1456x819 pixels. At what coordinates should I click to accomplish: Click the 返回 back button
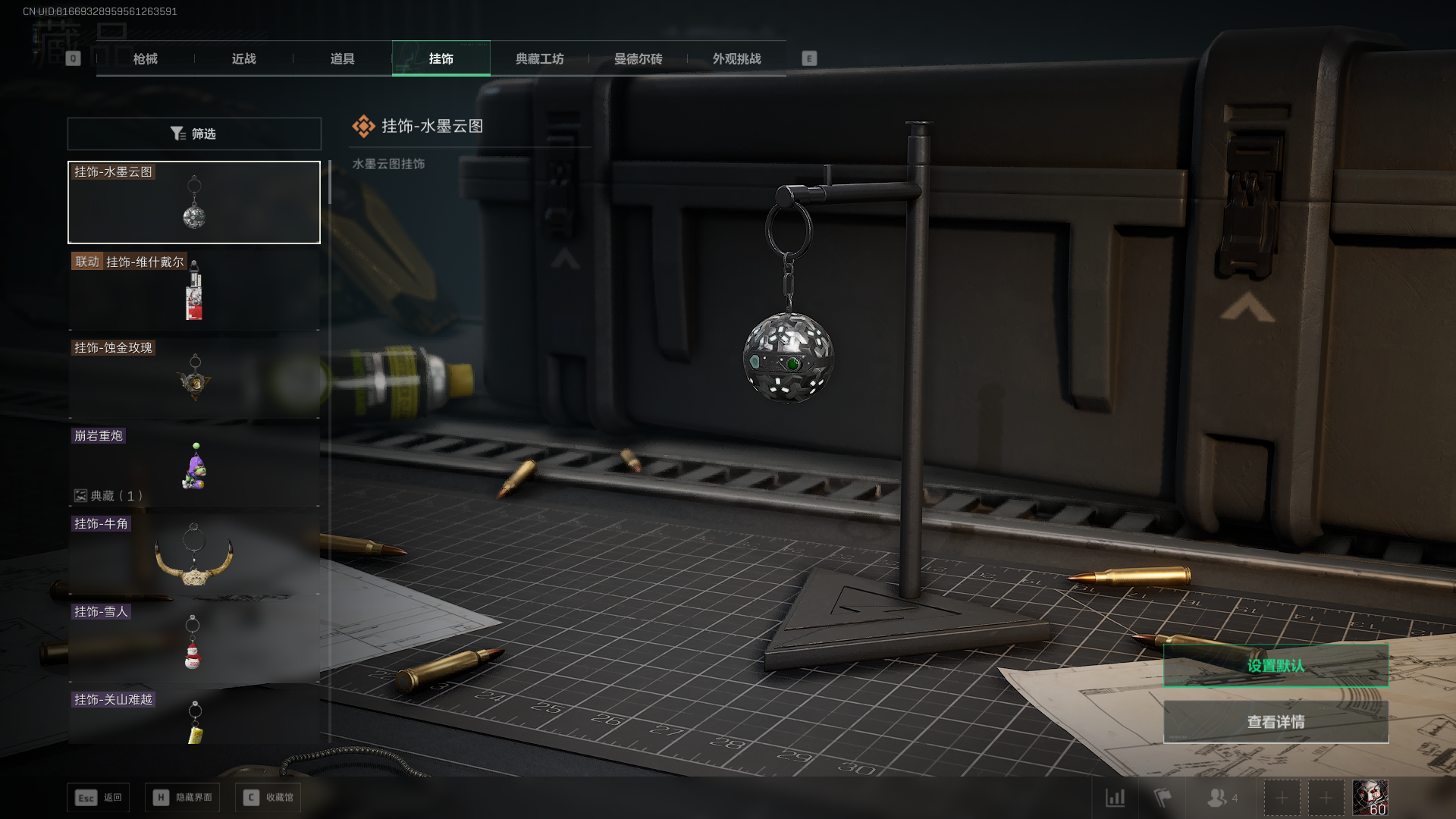tap(99, 797)
